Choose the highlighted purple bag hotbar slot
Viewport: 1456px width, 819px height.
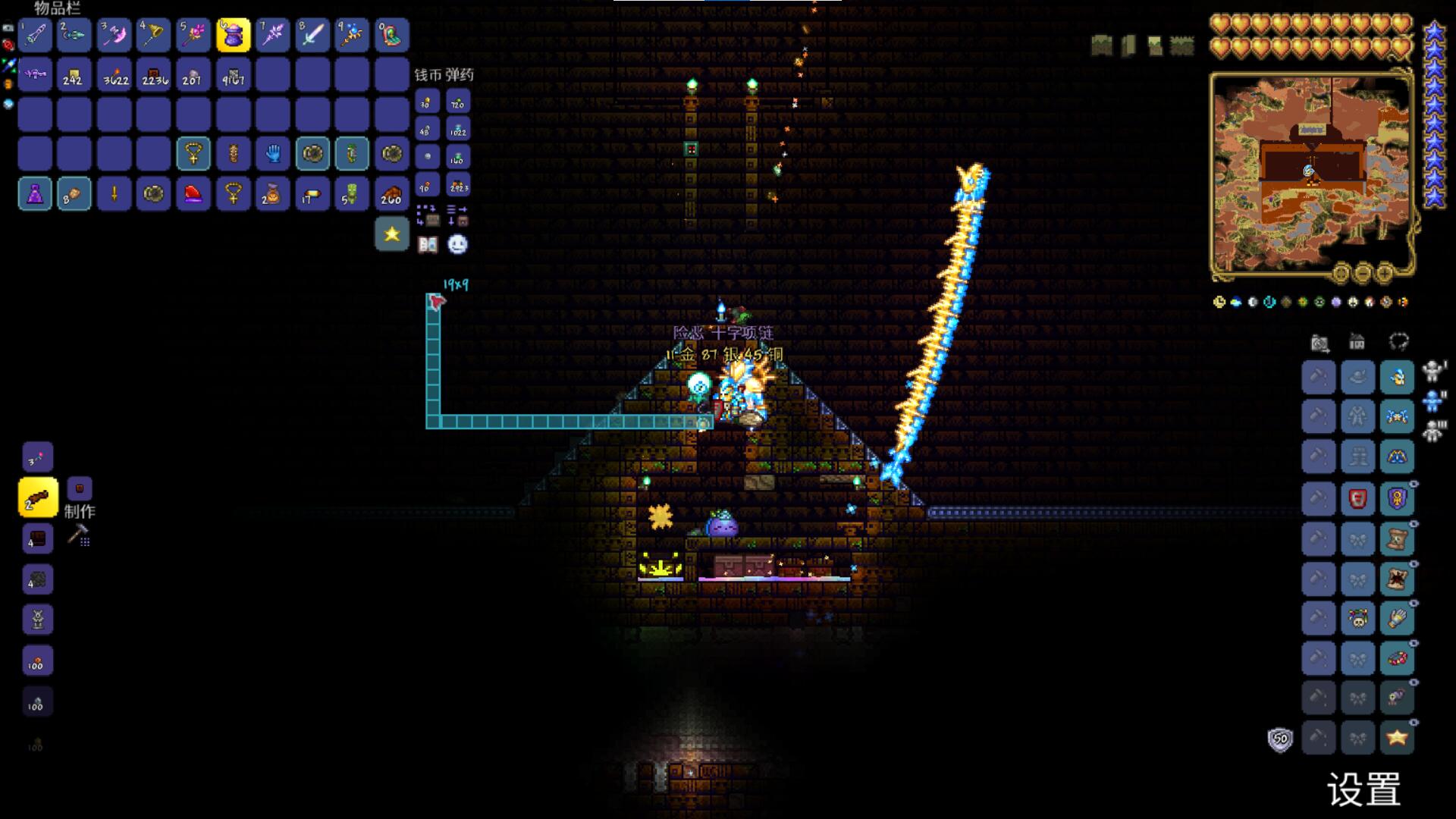(233, 35)
